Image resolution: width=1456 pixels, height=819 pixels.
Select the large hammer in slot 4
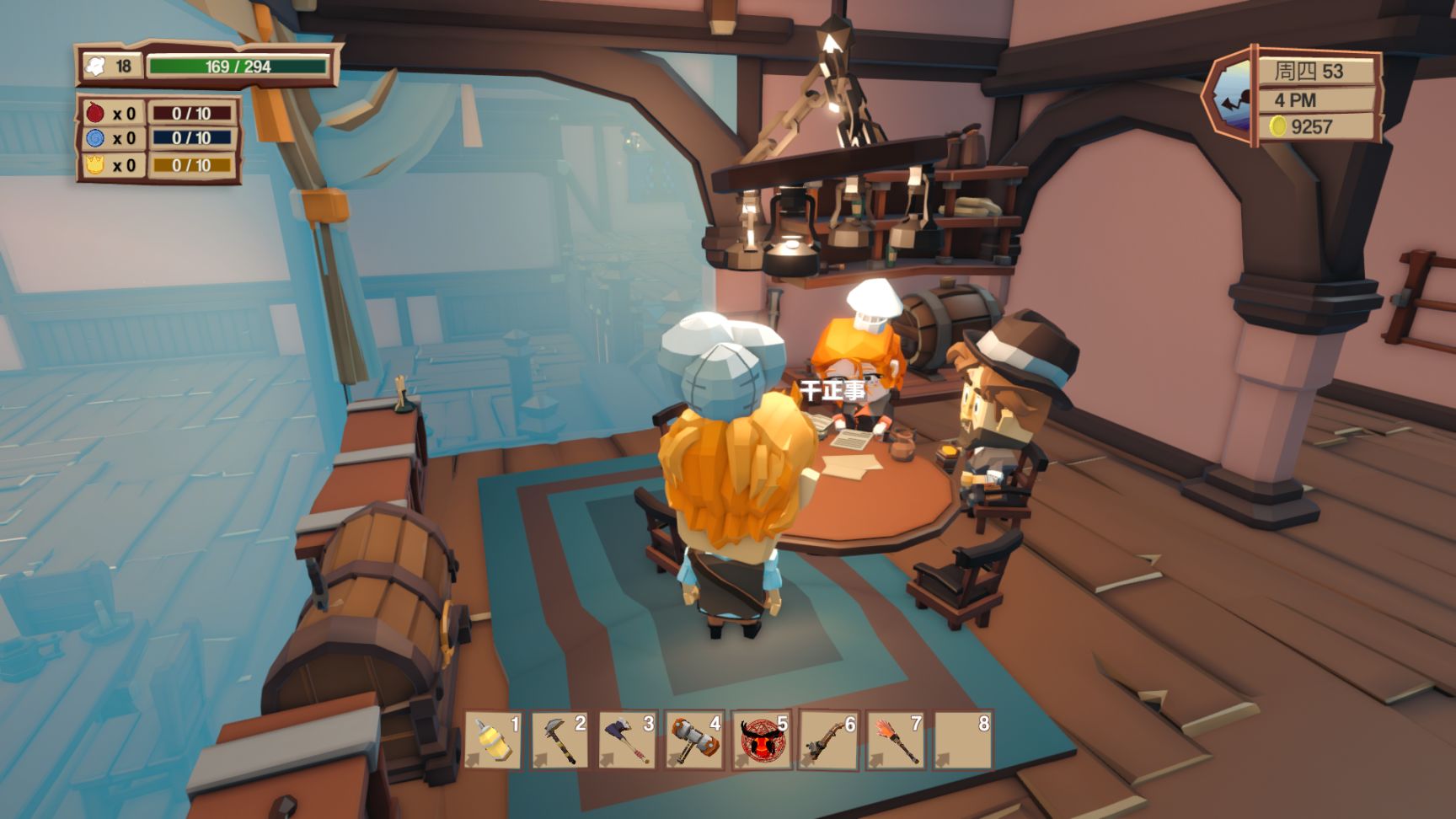[x=694, y=740]
